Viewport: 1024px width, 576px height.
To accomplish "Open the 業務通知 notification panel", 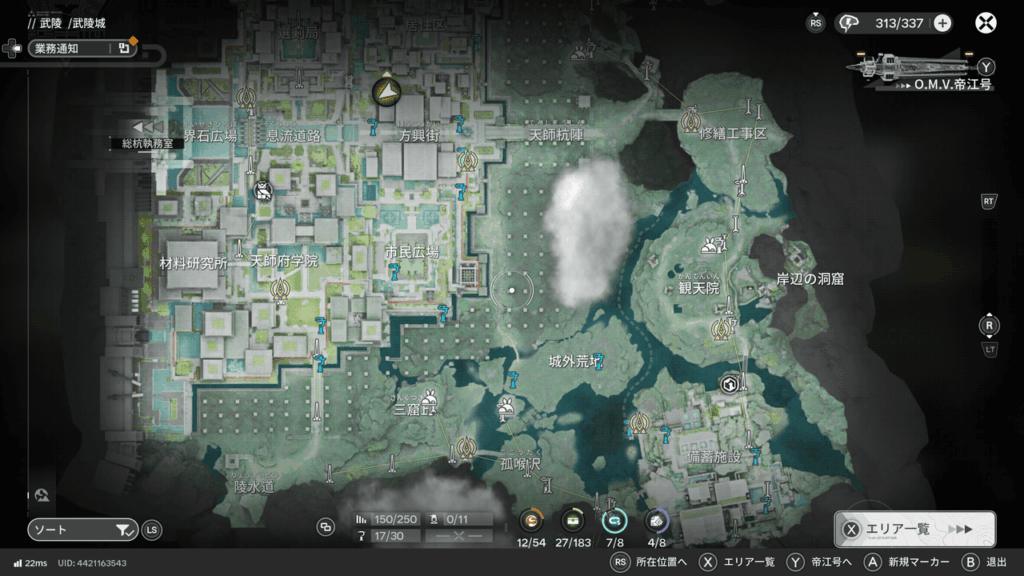I will pyautogui.click(x=82, y=47).
